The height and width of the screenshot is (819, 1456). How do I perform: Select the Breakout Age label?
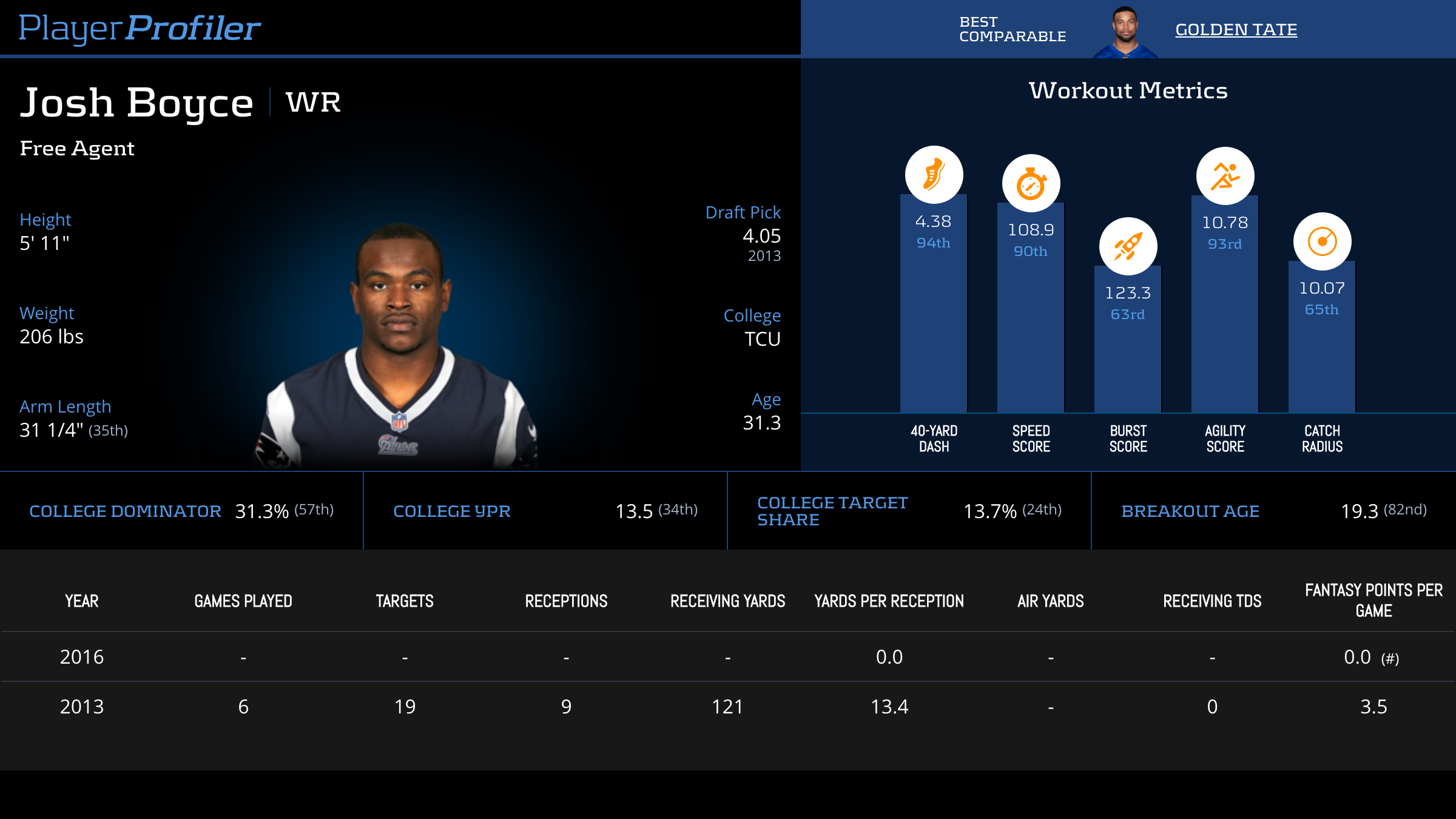click(1190, 511)
